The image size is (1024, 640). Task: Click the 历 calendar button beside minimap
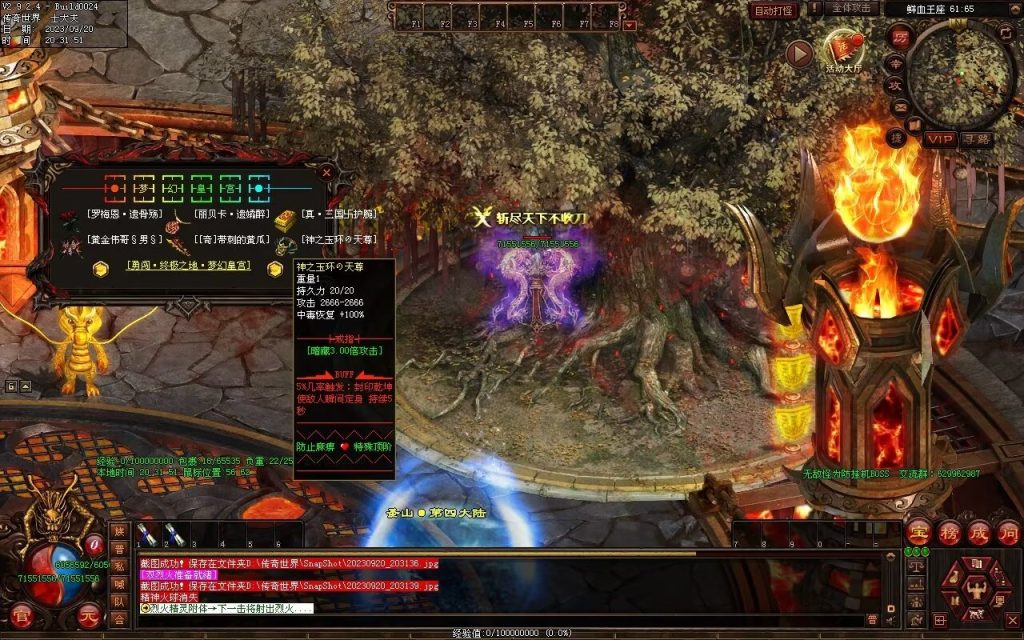coord(898,37)
